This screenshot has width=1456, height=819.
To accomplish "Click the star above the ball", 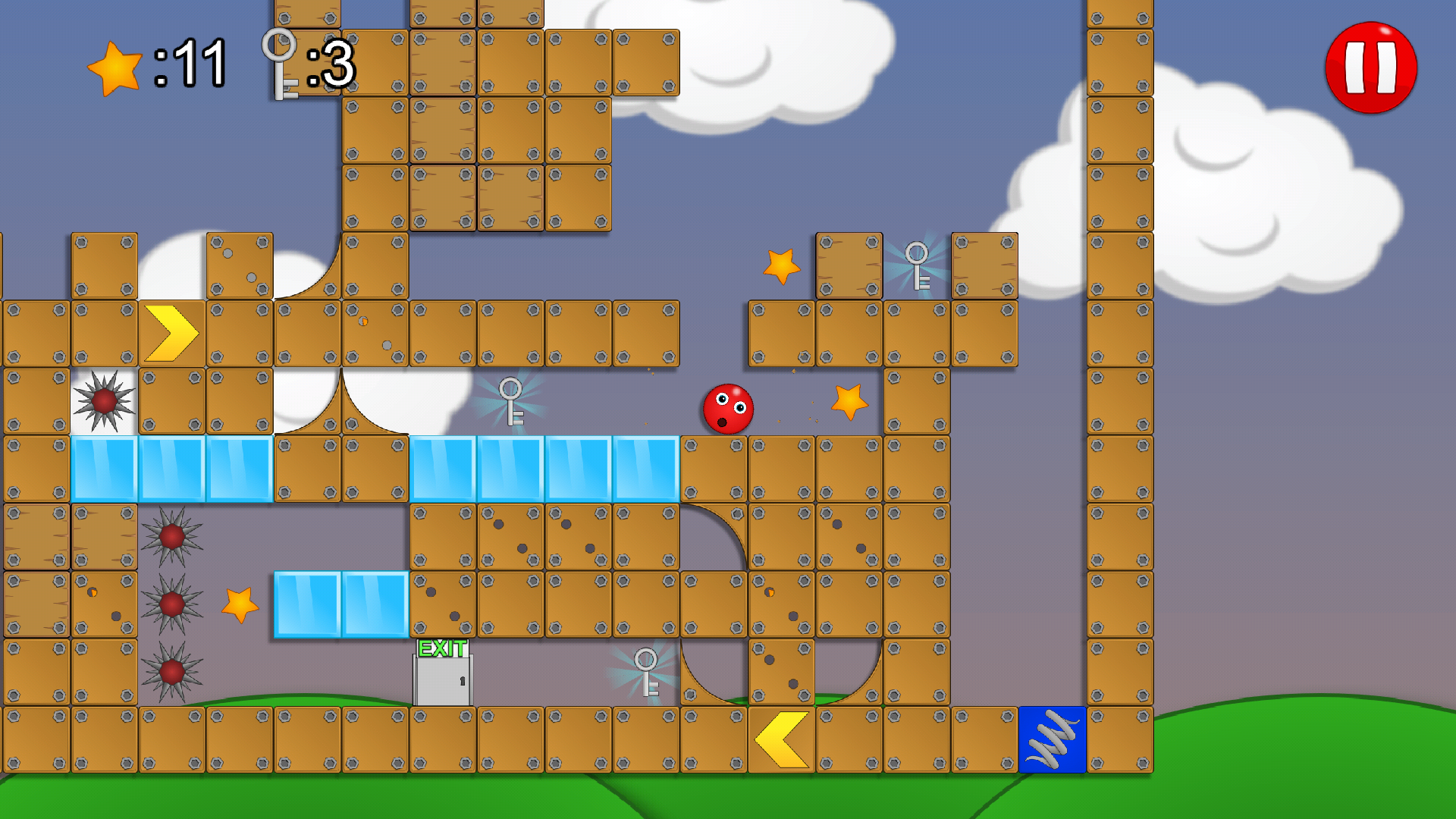I will pos(850,404).
